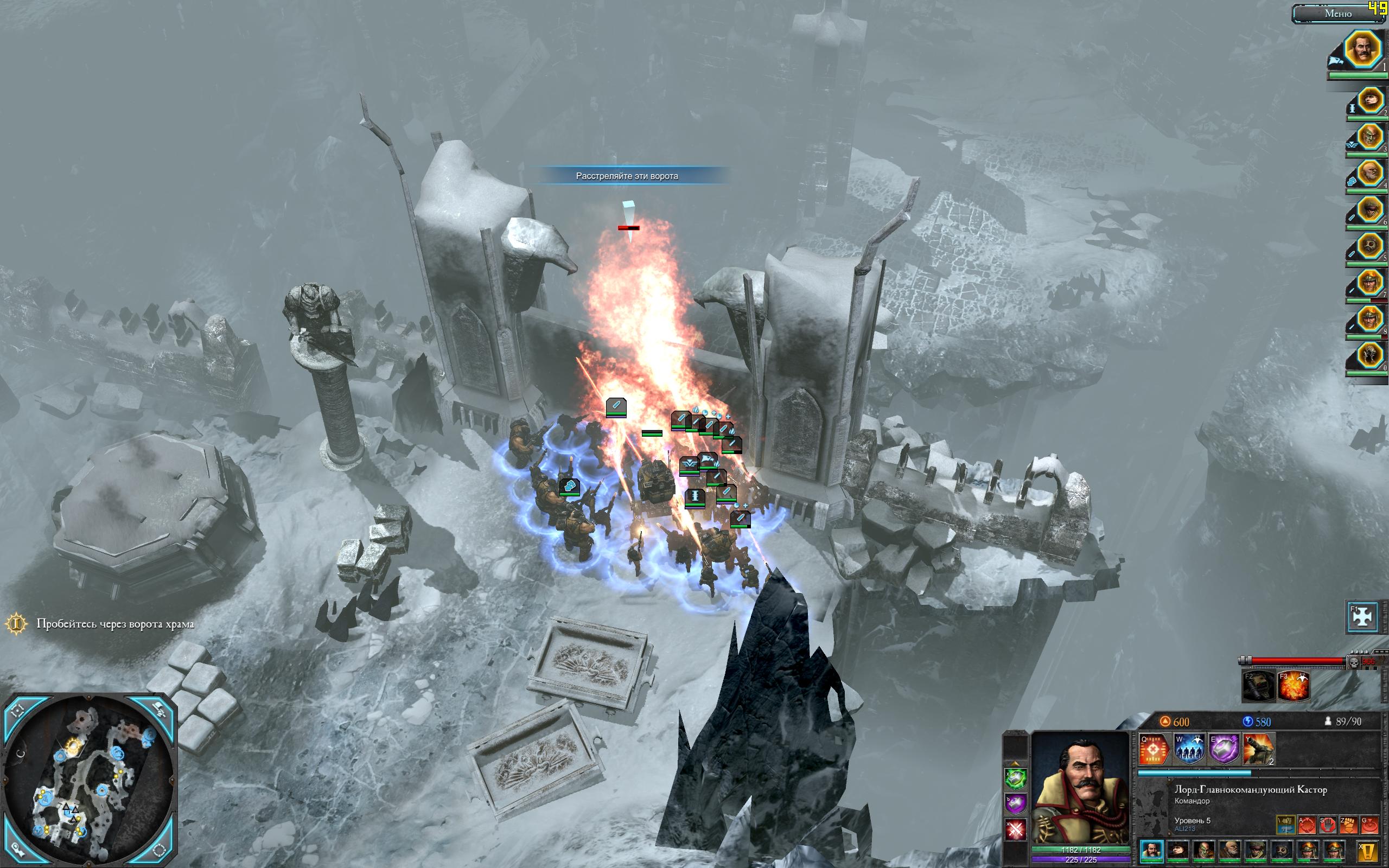This screenshot has width=1389, height=868.
Task: Trigger the F3 explosion global ability
Action: tap(1293, 685)
